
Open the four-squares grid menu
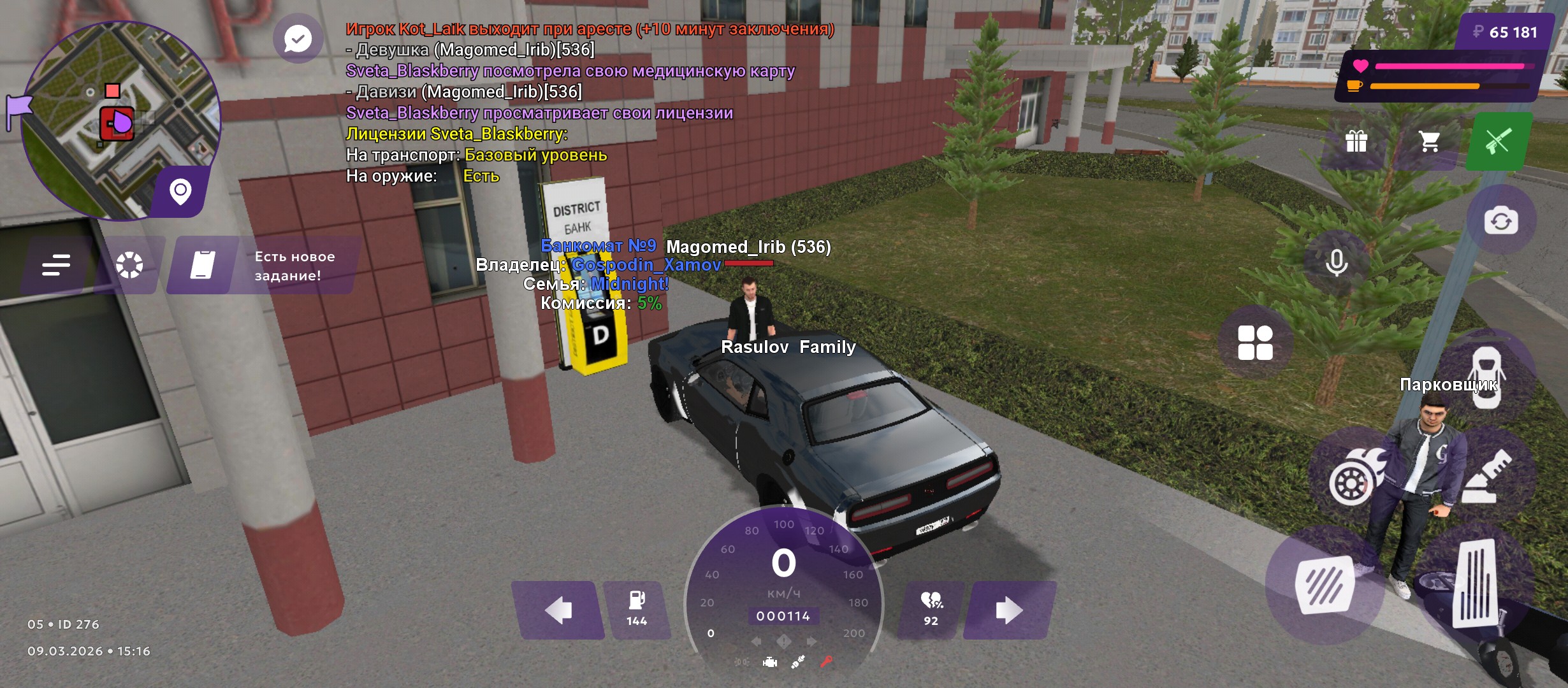coord(1255,343)
